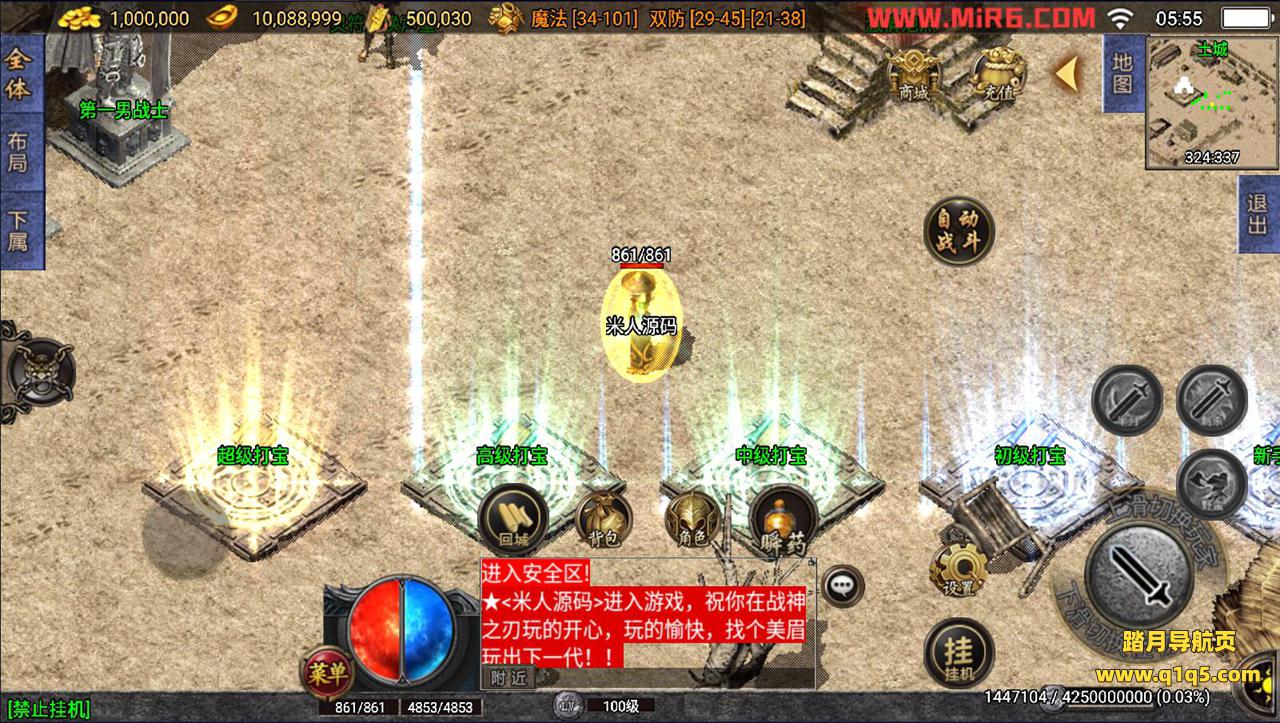Collapse the top icons with yellow arrow
This screenshot has height=723, width=1280.
pyautogui.click(x=1067, y=72)
